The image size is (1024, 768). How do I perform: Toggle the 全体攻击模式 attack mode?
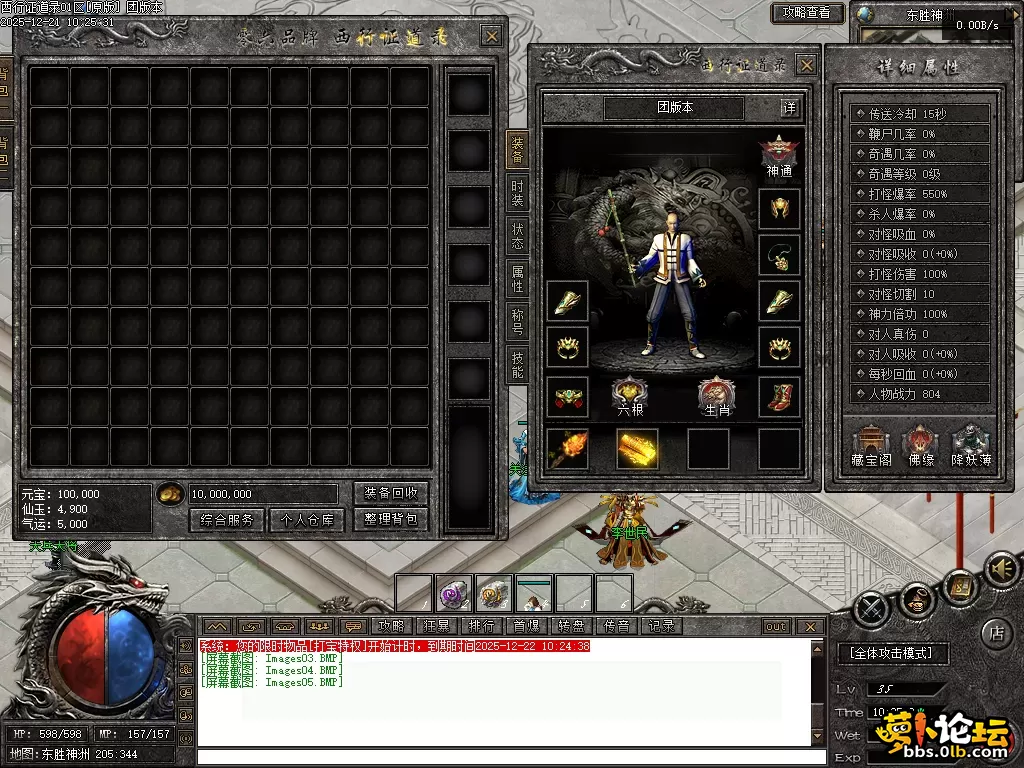[892, 653]
